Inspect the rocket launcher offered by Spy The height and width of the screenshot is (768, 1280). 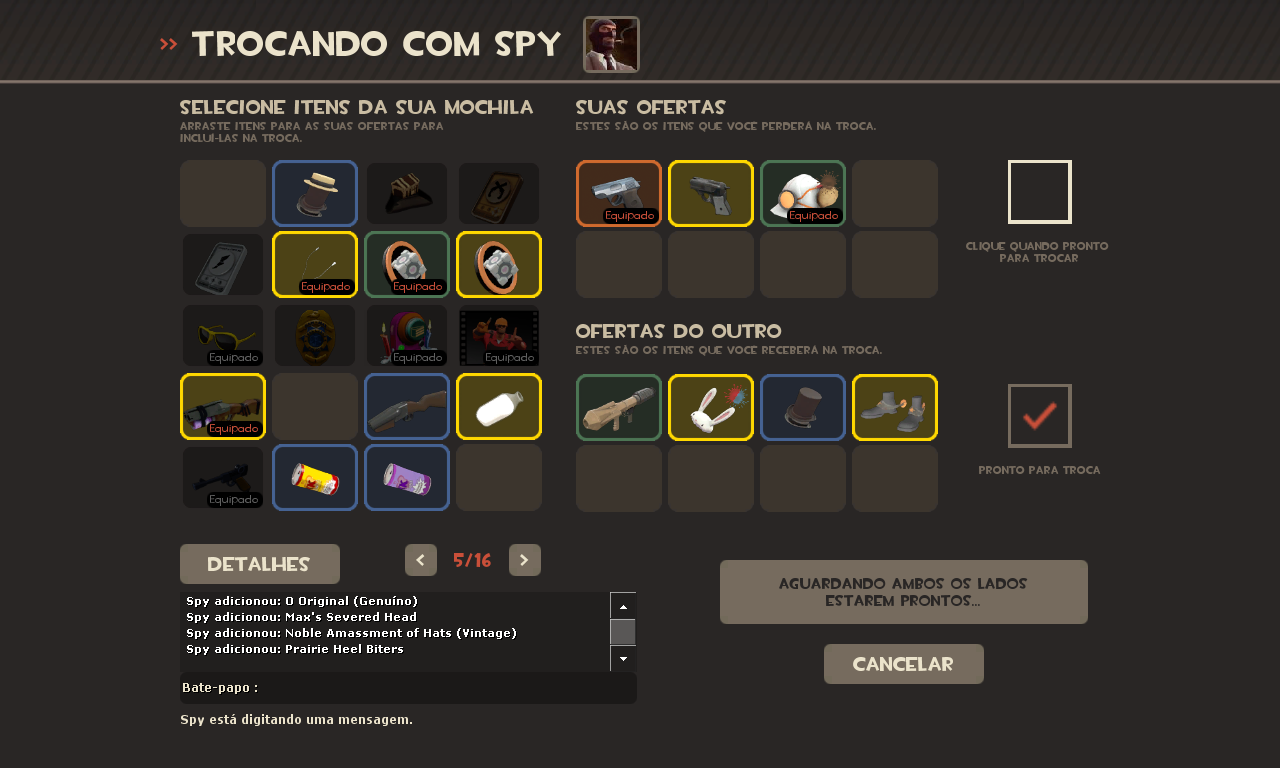coord(619,407)
